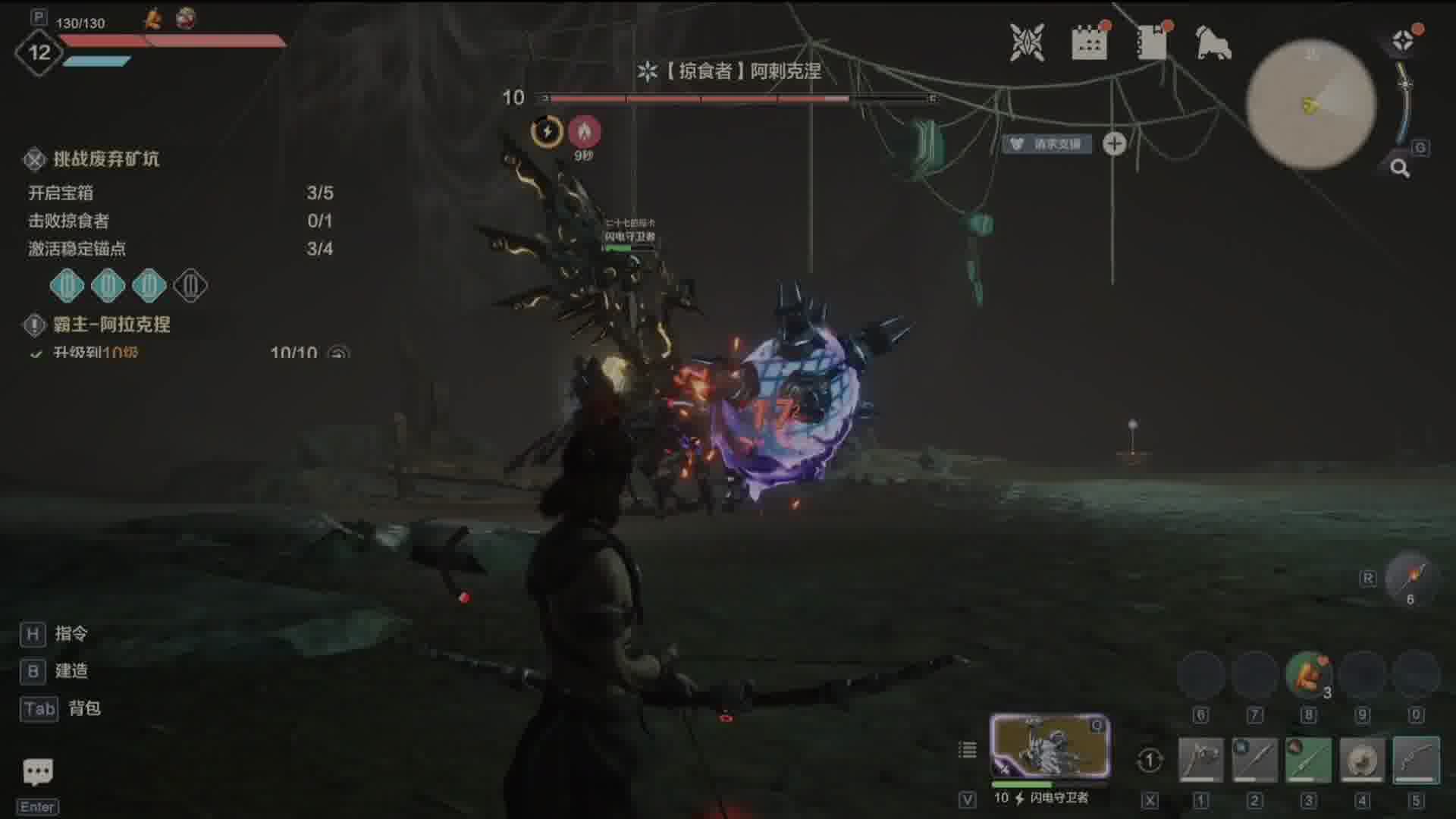Open the 指令 command menu
Screen dimensions: 1456x819
point(71,634)
